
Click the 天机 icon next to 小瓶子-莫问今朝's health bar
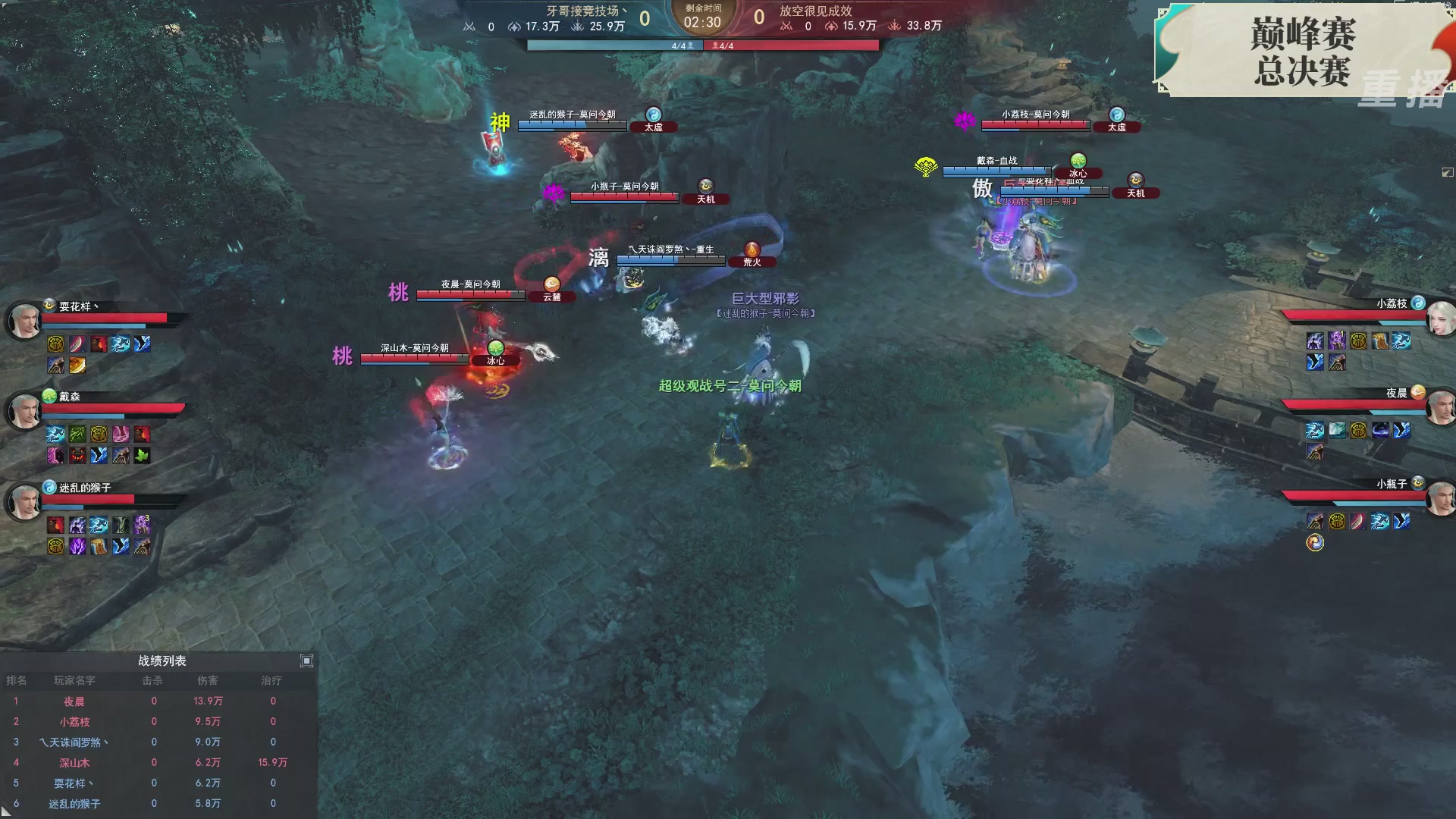(x=705, y=187)
